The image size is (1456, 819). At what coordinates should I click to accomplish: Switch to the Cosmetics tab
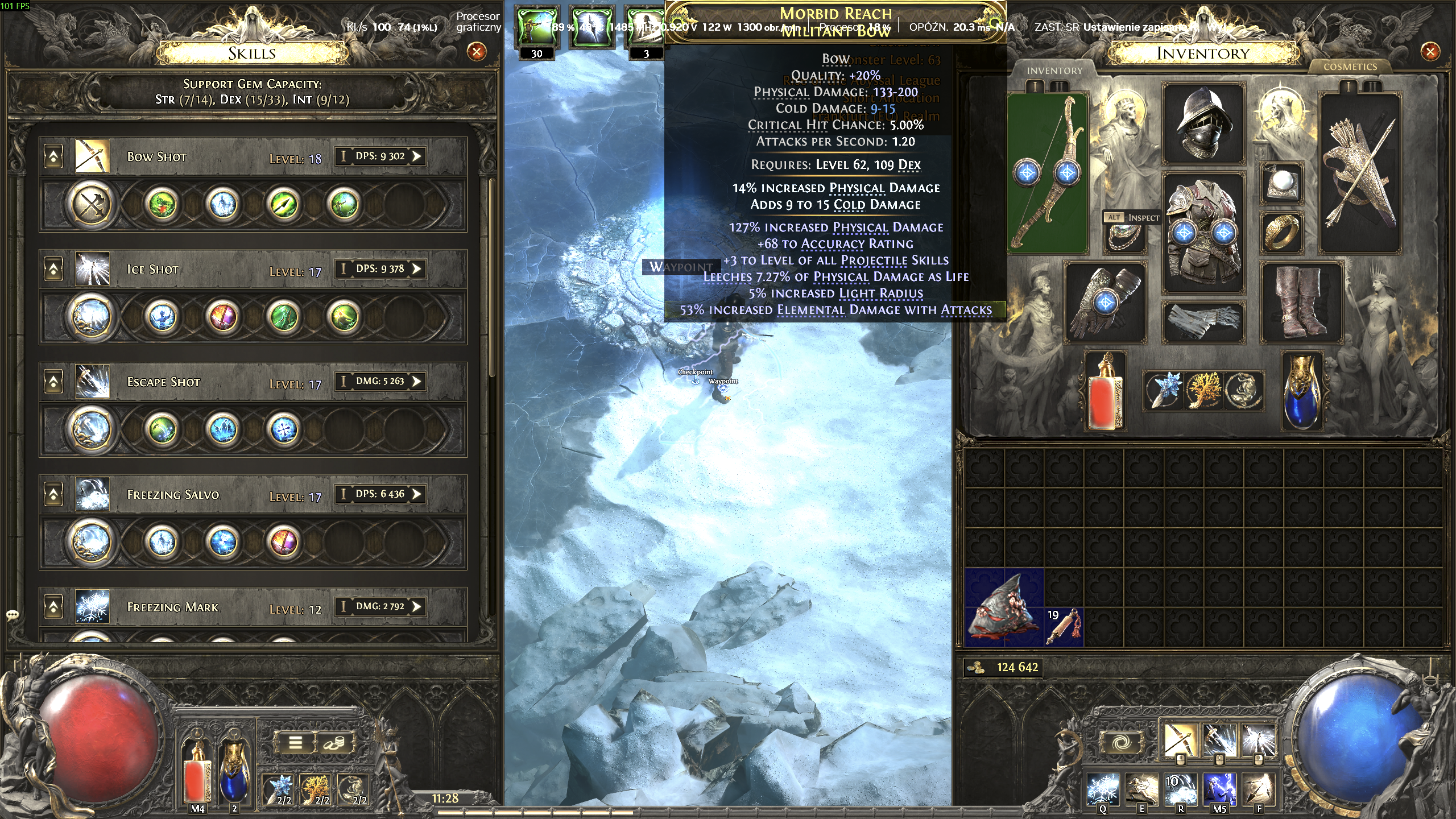pyautogui.click(x=1350, y=67)
